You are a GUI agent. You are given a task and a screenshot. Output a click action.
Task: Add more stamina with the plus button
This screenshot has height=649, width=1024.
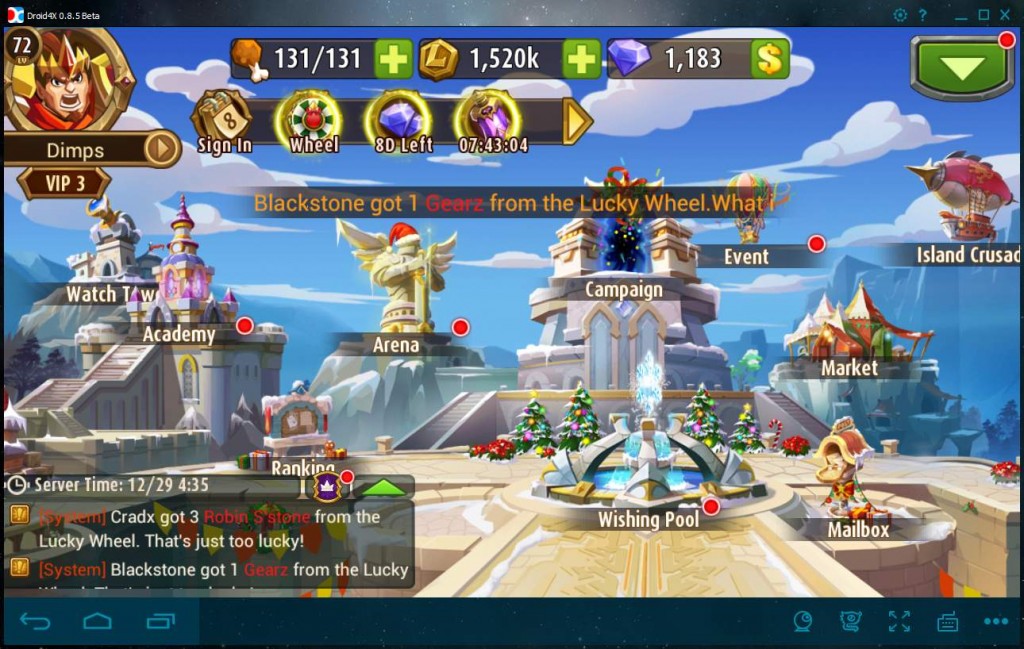(x=393, y=59)
